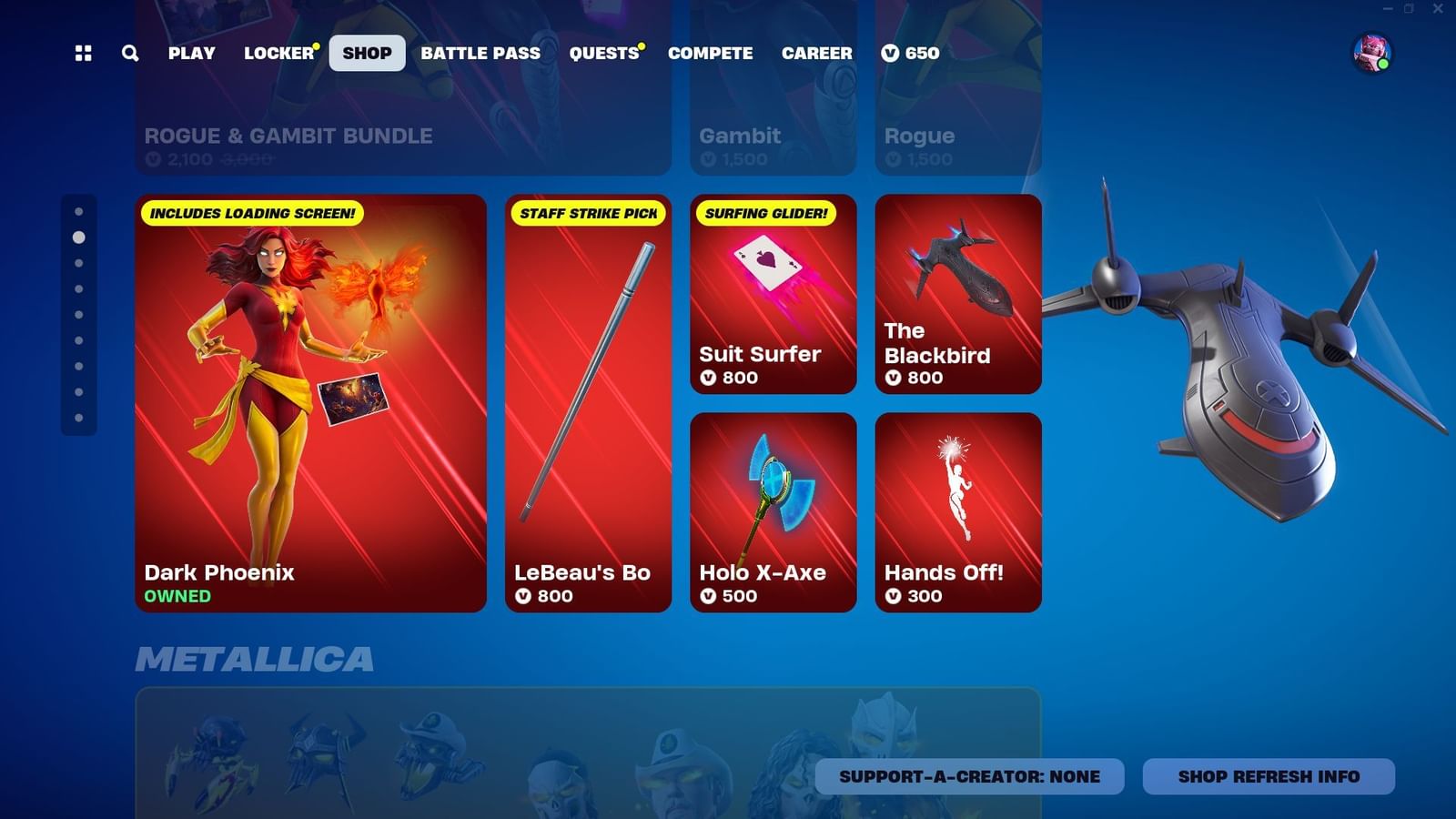Open your profile avatar
This screenshot has height=819, width=1456.
(1372, 53)
